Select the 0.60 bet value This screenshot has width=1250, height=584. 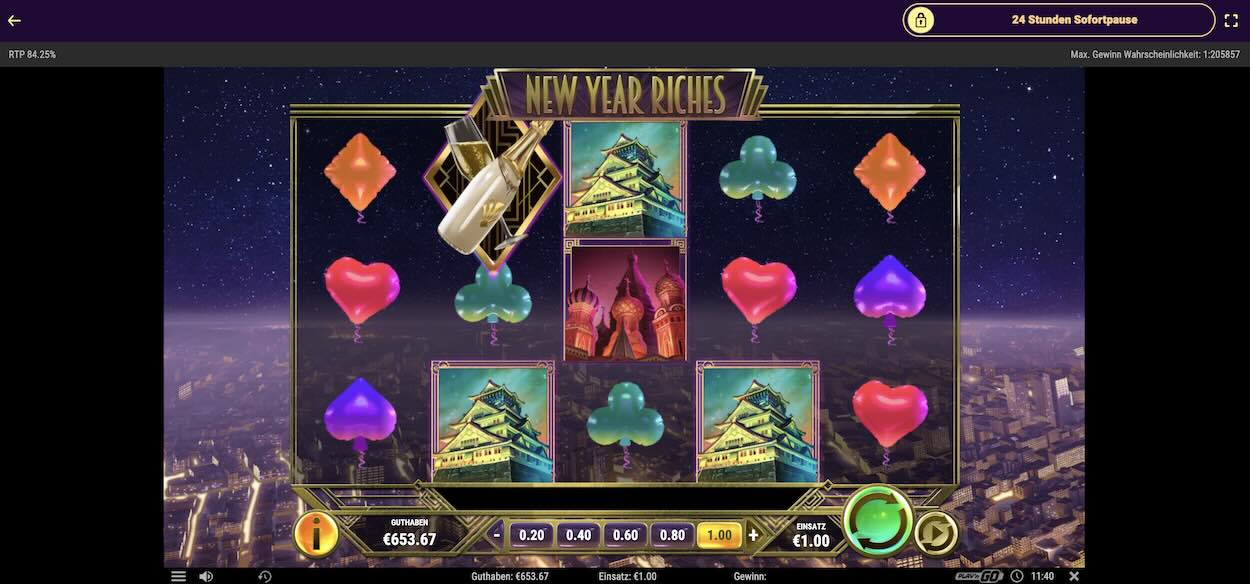[626, 535]
